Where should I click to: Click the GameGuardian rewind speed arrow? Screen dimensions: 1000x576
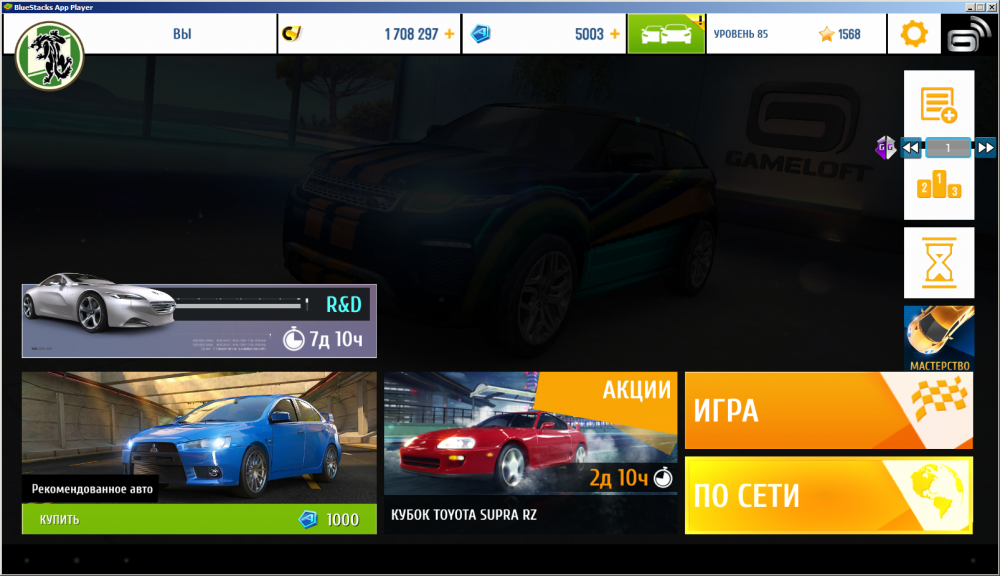pyautogui.click(x=911, y=148)
